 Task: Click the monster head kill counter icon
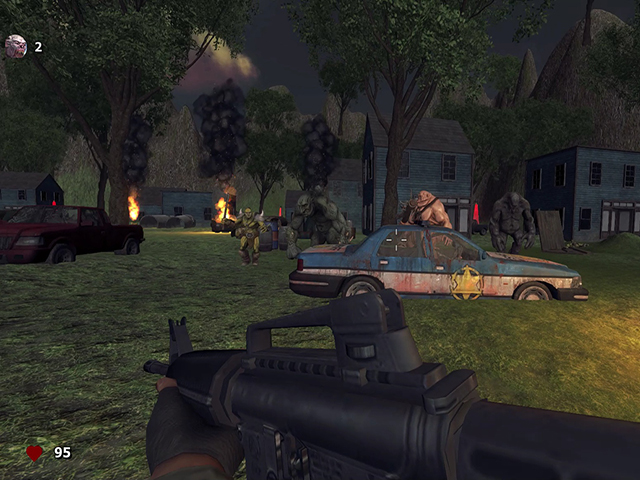16,46
